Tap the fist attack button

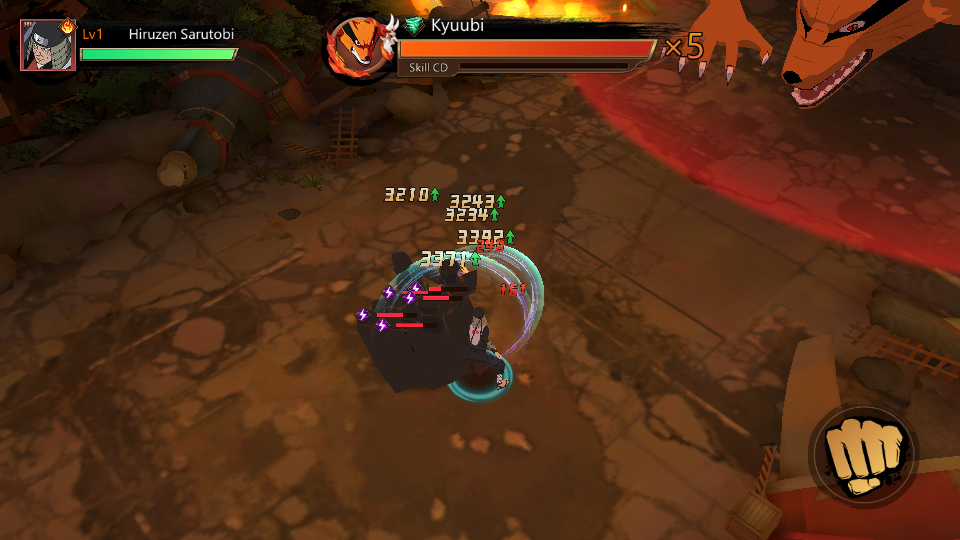click(x=863, y=457)
